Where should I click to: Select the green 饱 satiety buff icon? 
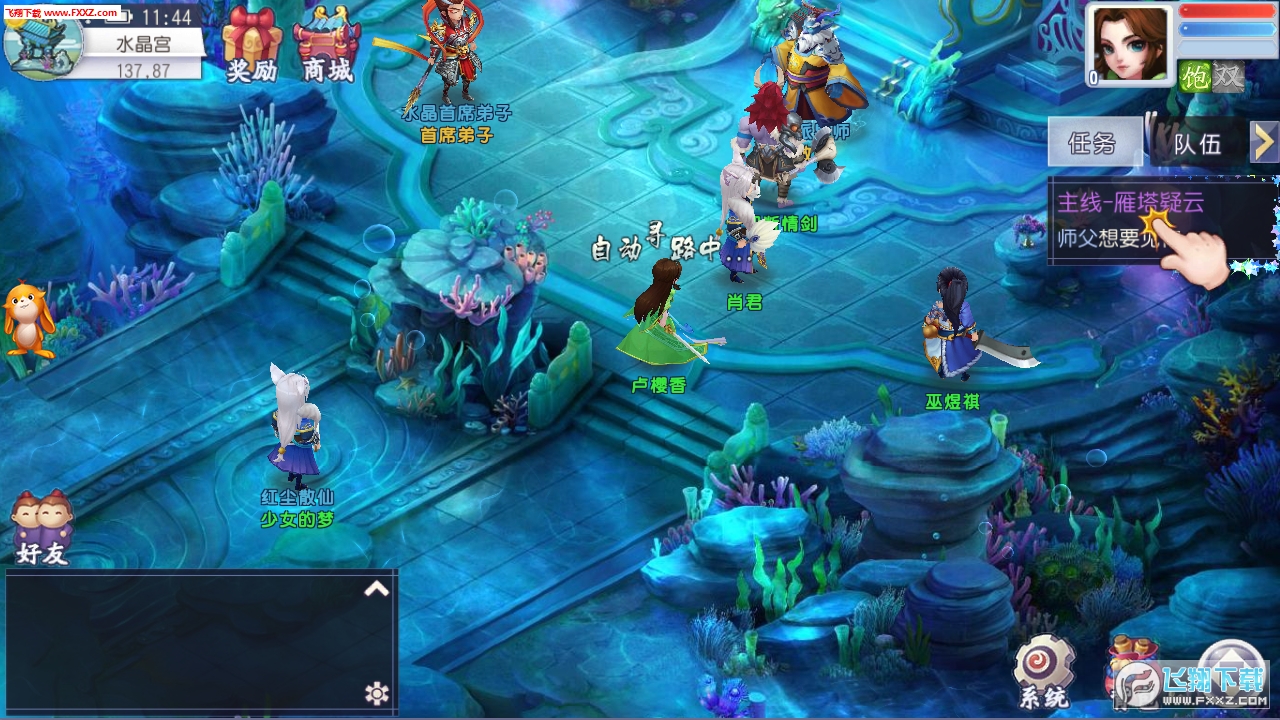coord(1195,76)
